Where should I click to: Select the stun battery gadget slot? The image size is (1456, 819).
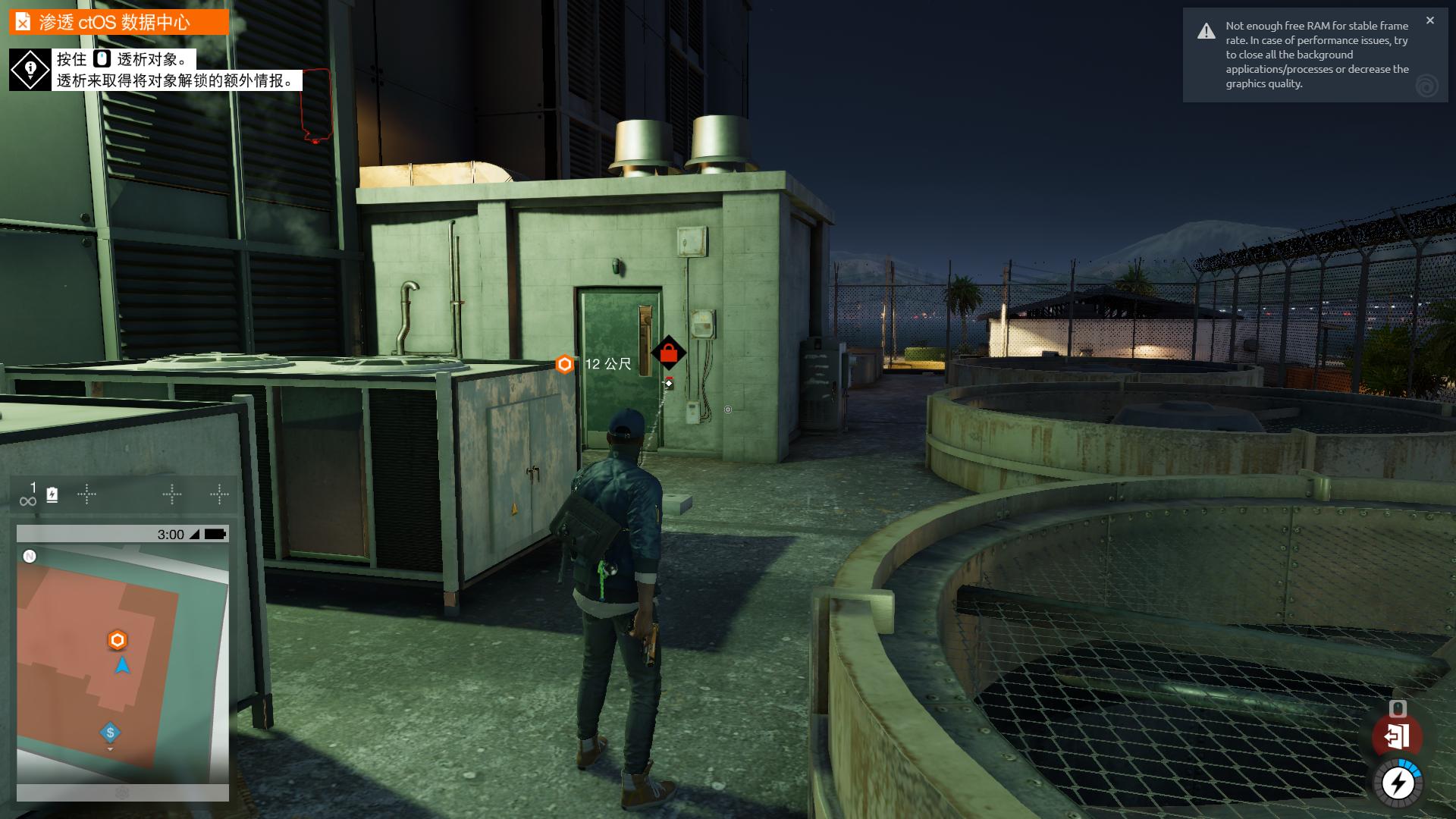click(x=52, y=495)
